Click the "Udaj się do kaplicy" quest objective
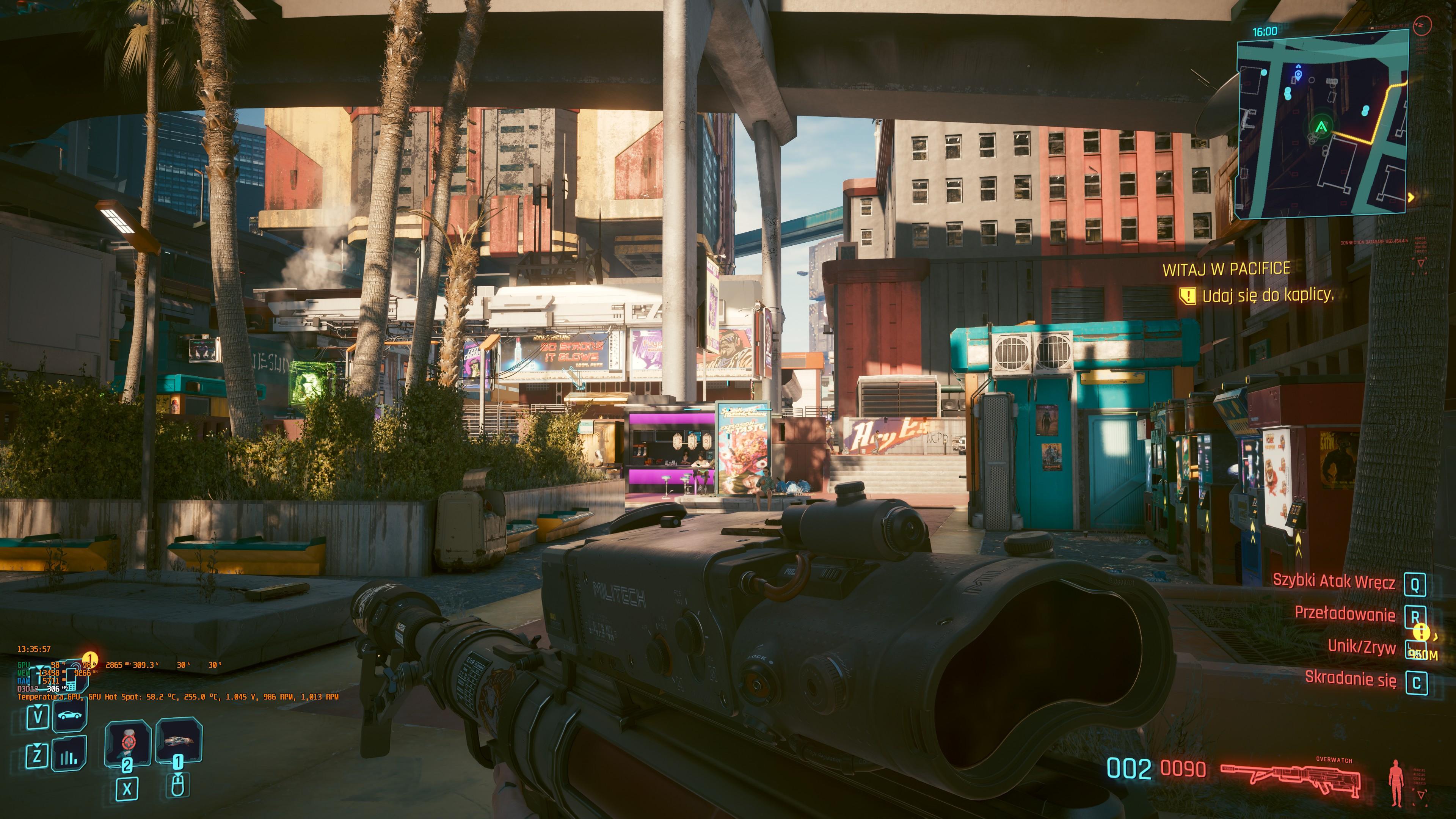 (1267, 295)
